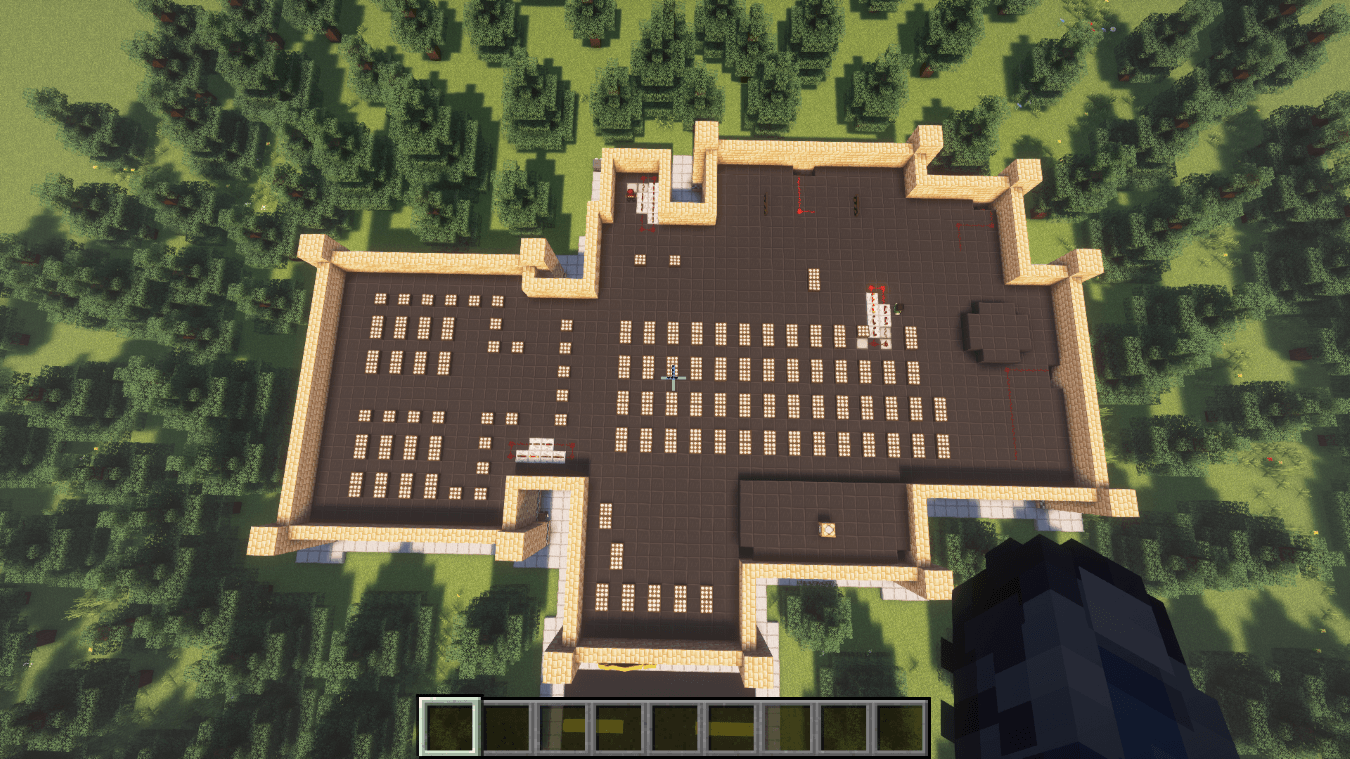Image resolution: width=1350 pixels, height=759 pixels.
Task: Click the villager standing by the redstone tower
Action: coord(897,309)
